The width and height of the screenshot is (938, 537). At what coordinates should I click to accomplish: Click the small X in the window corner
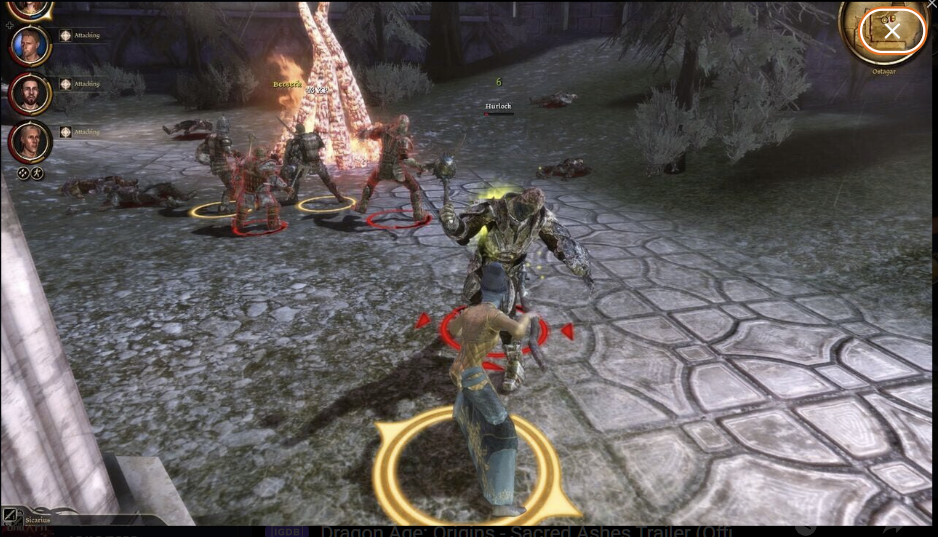coord(932,5)
